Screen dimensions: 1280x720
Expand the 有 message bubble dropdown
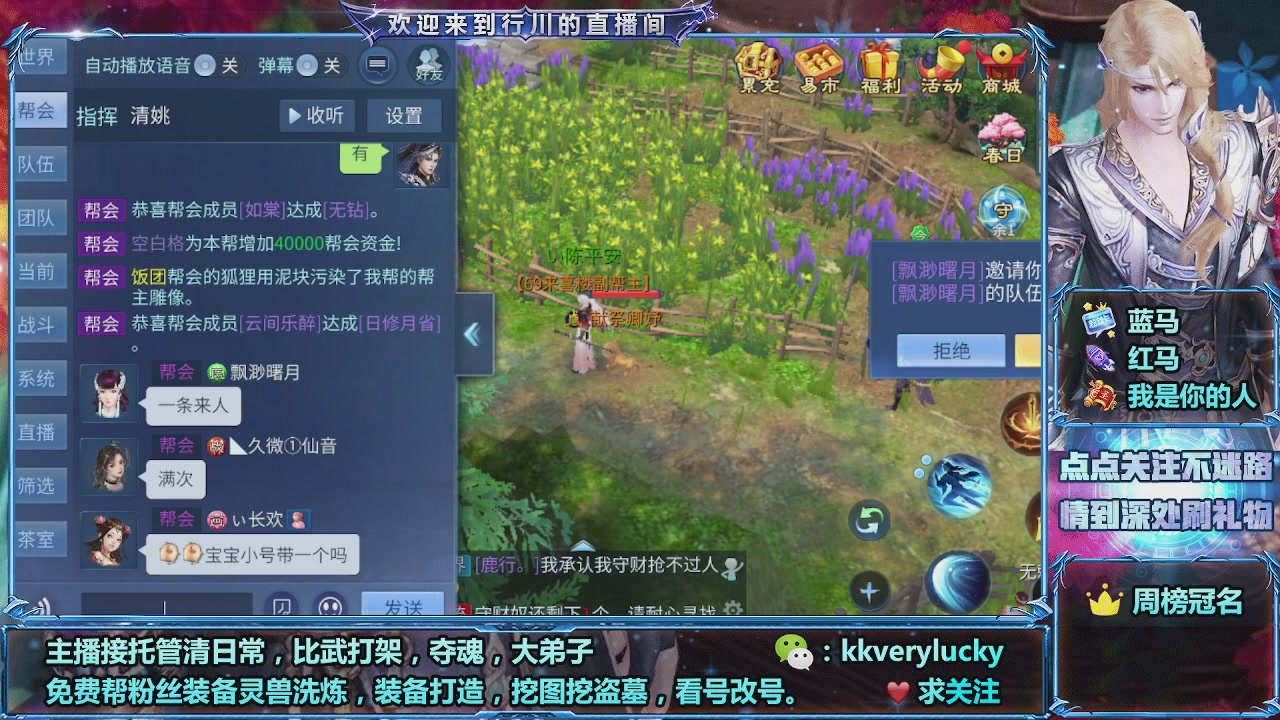tap(361, 158)
